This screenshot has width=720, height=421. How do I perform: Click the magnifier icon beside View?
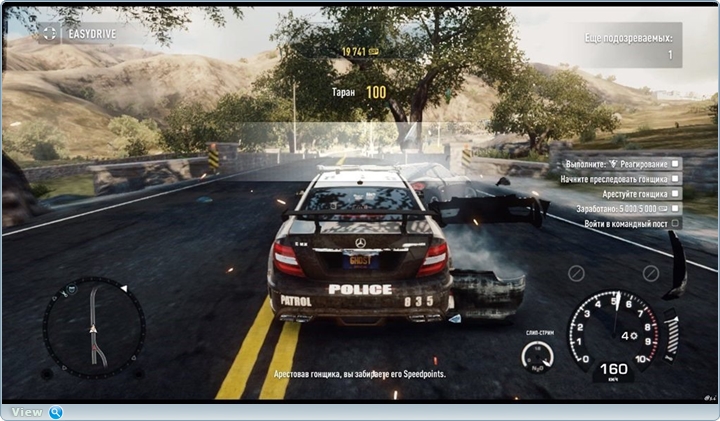tap(56, 412)
